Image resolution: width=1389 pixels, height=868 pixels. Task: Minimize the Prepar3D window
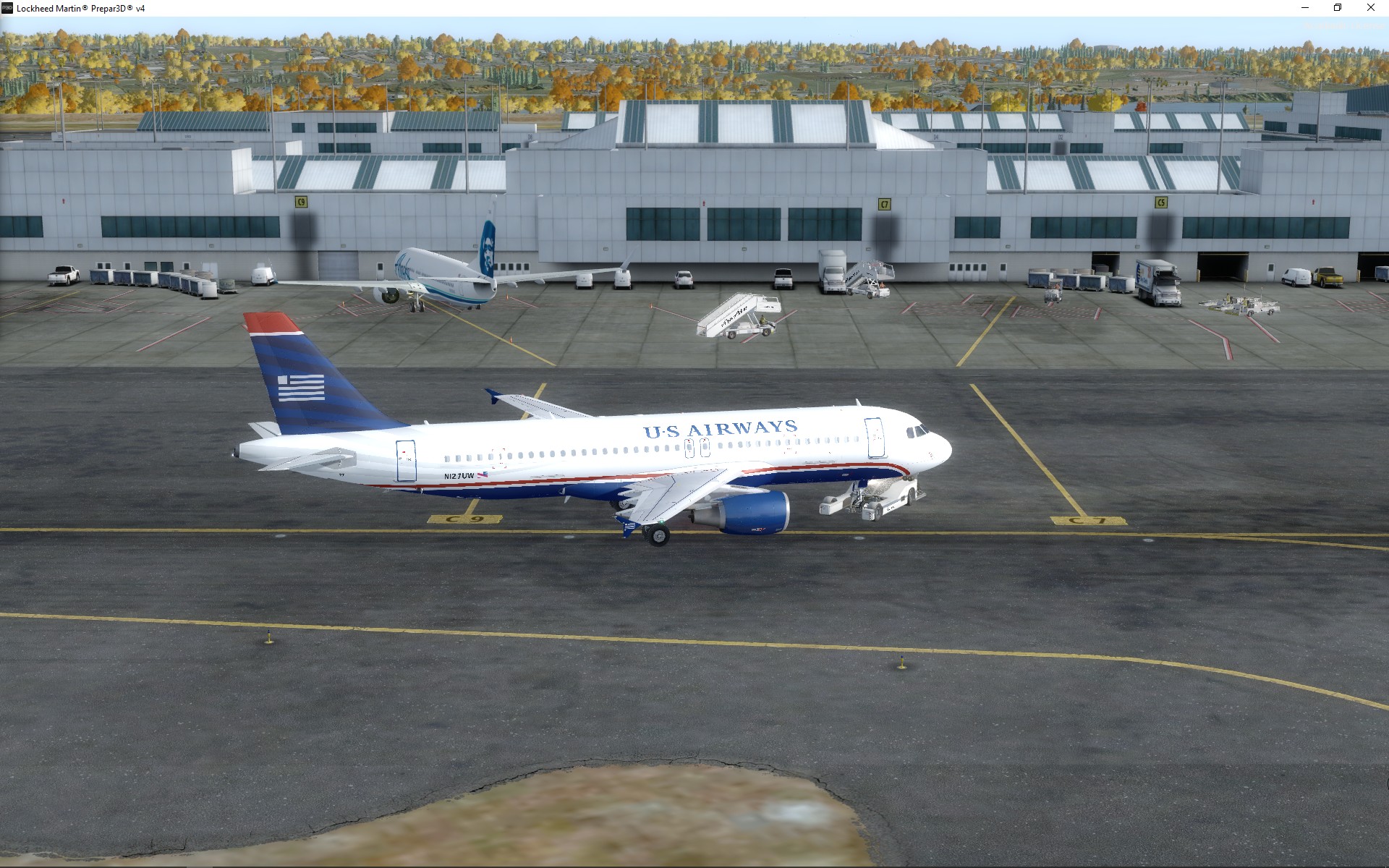click(1305, 8)
